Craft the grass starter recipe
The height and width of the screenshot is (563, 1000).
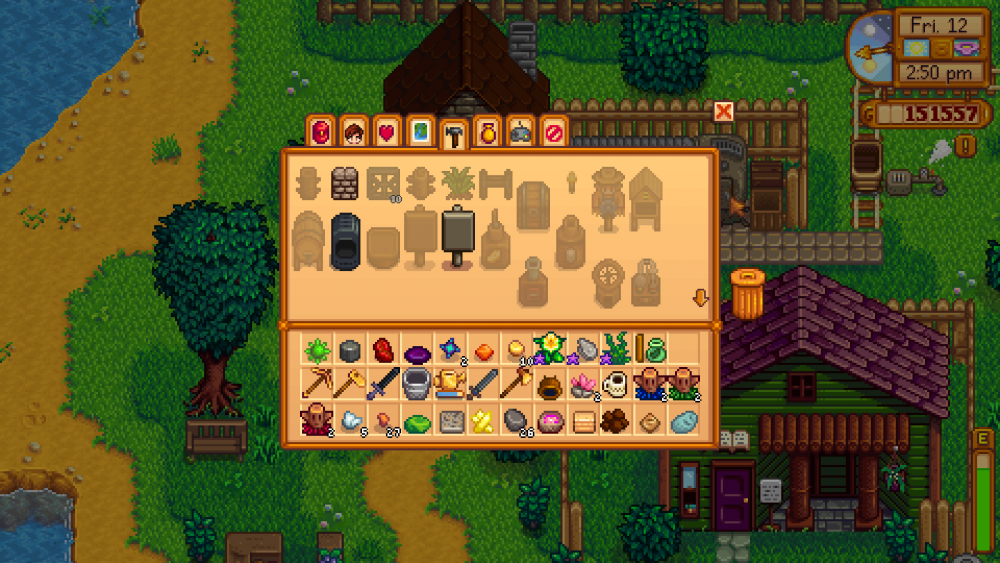pos(455,183)
